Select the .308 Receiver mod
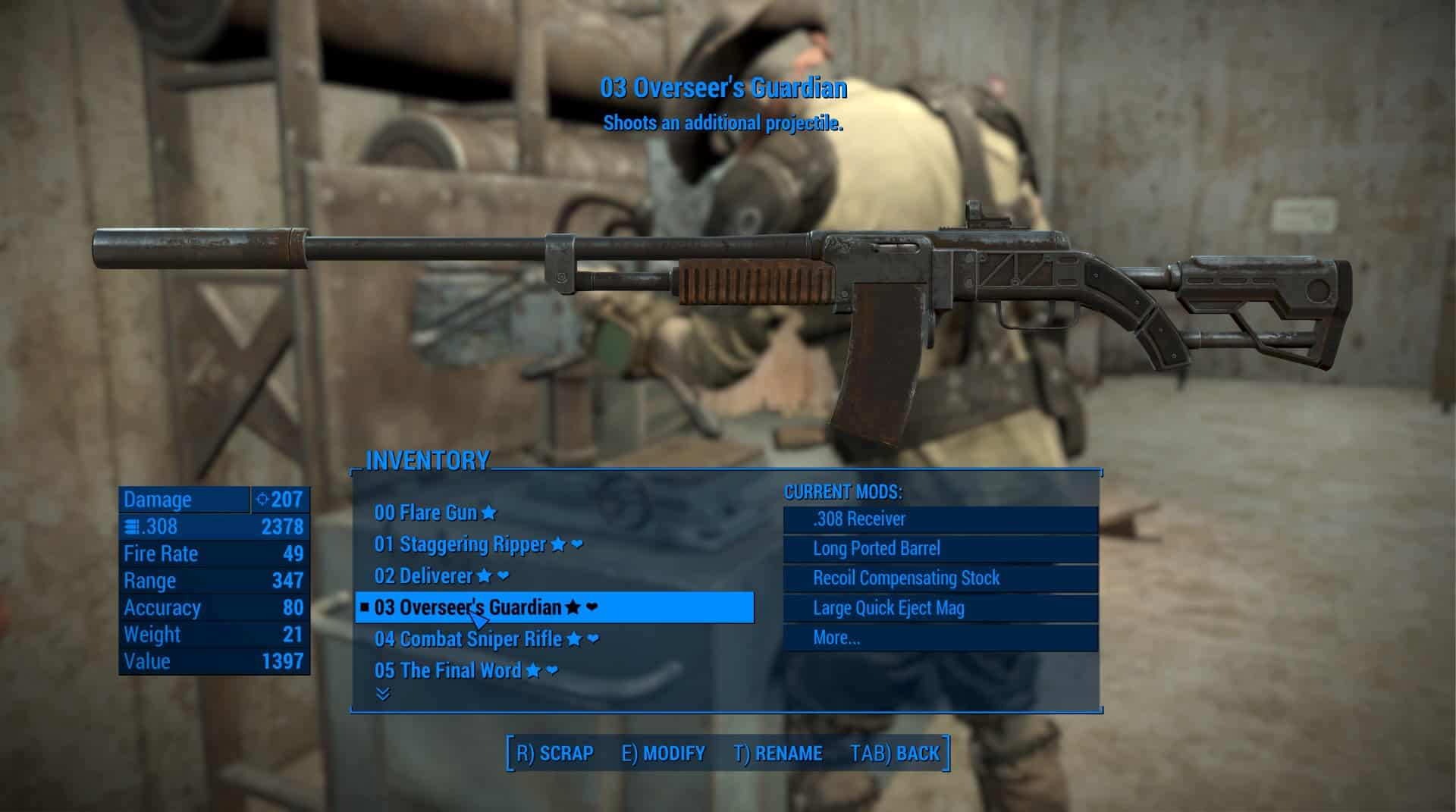1456x812 pixels. click(940, 519)
